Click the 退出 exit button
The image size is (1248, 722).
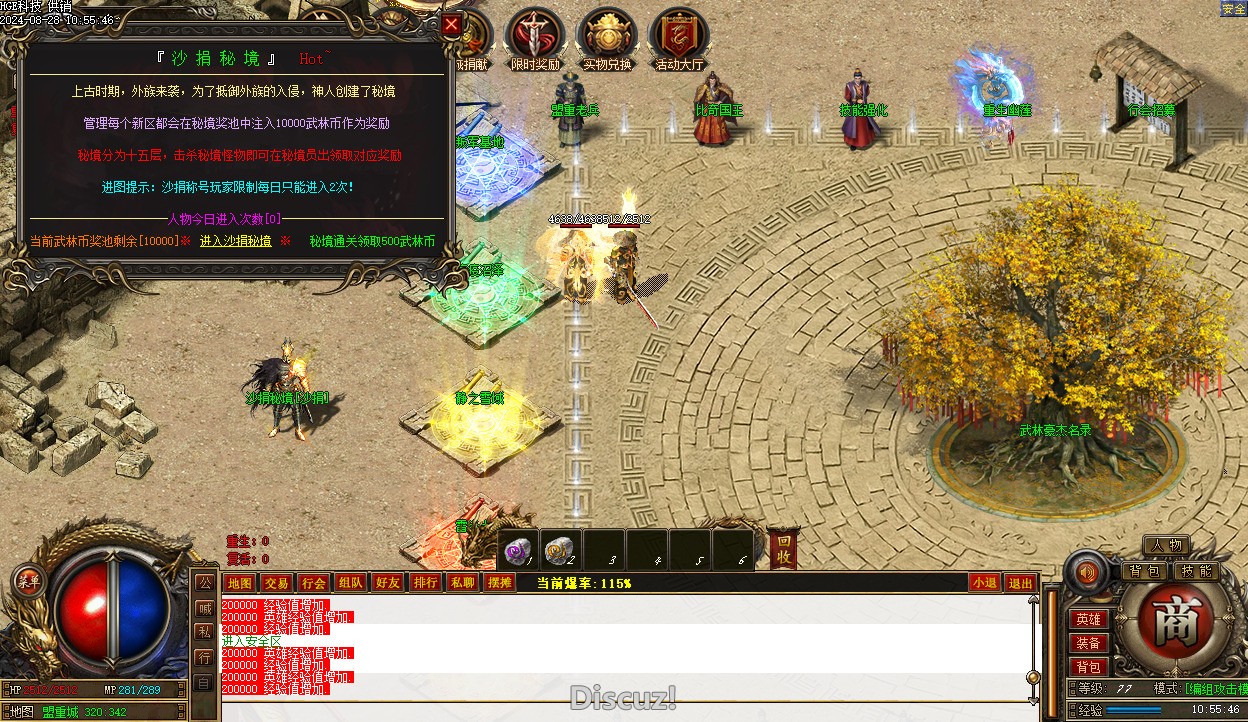click(1020, 583)
